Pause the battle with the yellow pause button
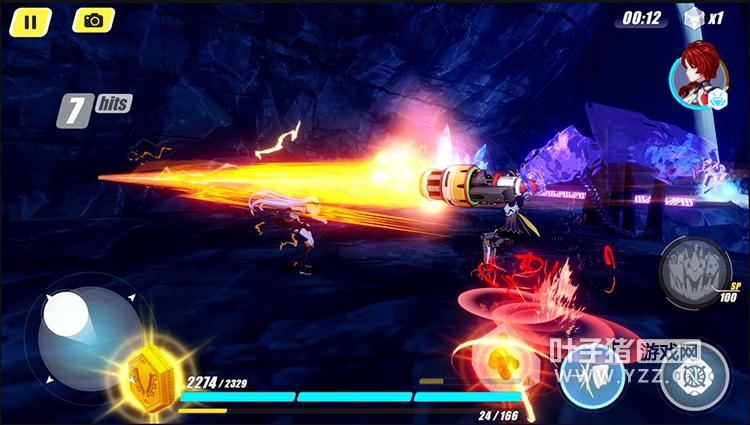 click(x=31, y=20)
